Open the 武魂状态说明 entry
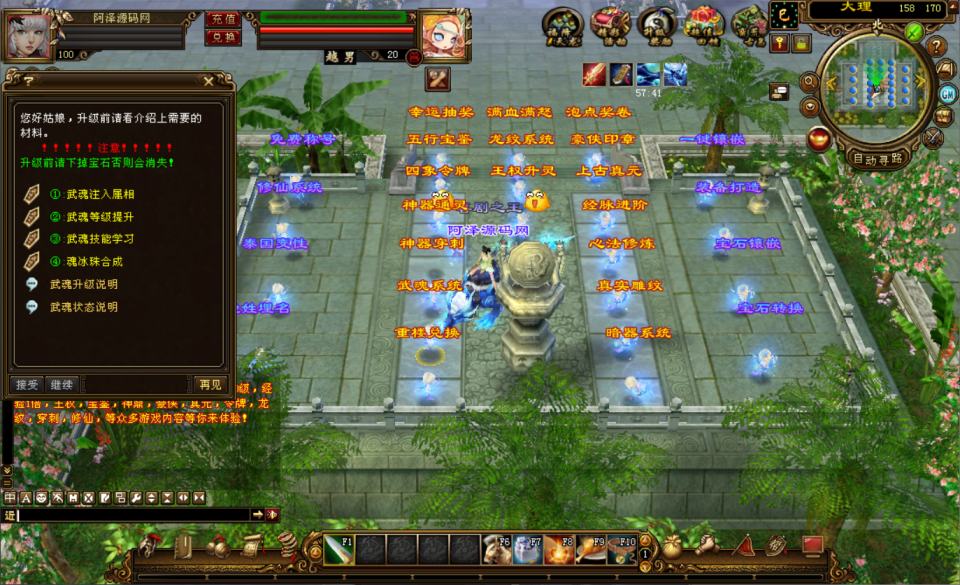960x585 pixels. point(83,307)
